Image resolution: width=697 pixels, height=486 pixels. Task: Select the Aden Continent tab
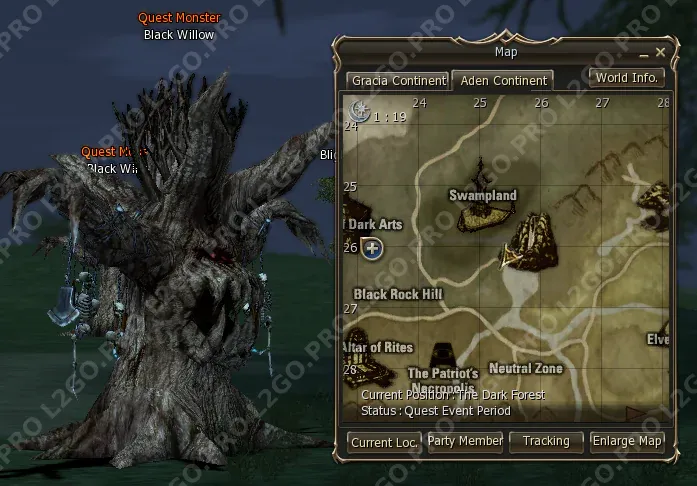pos(502,80)
